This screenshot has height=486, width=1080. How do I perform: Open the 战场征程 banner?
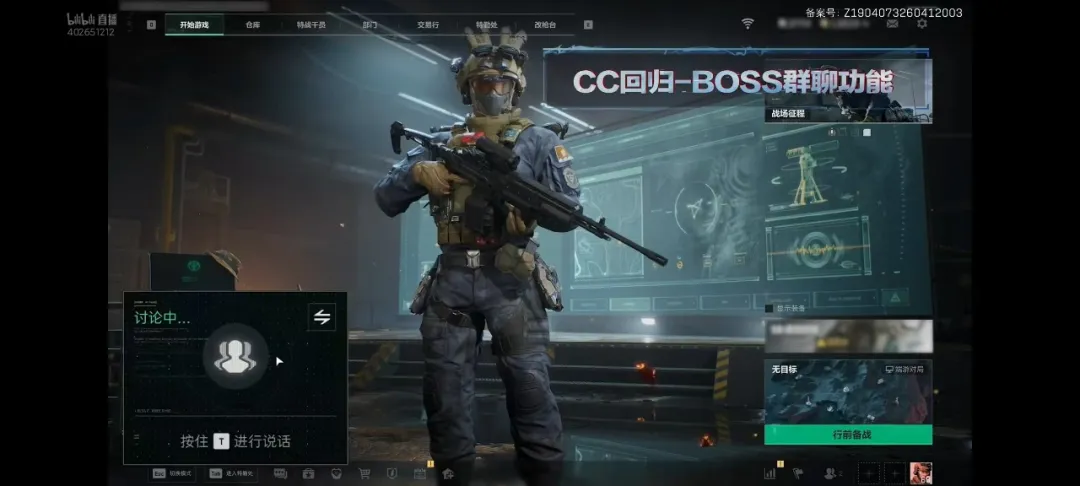tap(848, 92)
